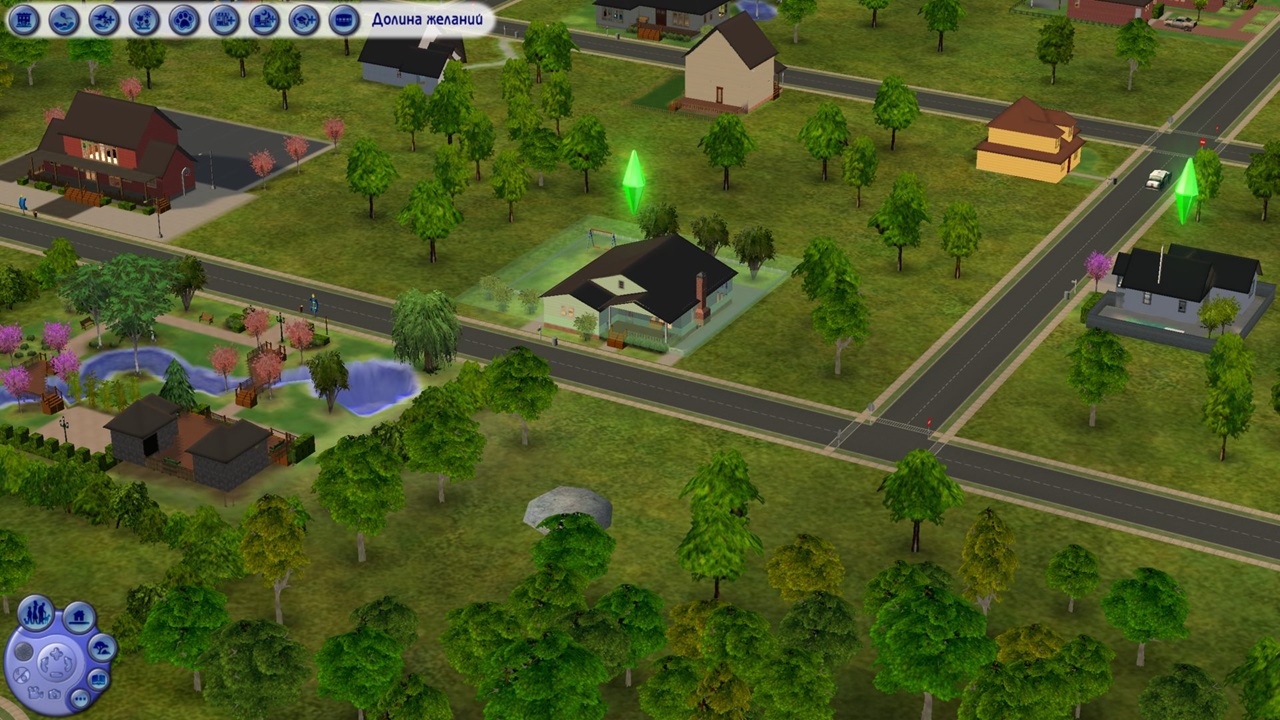Toggle the crossed-out camera restriction button
The image size is (1280, 720).
pyautogui.click(x=20, y=675)
